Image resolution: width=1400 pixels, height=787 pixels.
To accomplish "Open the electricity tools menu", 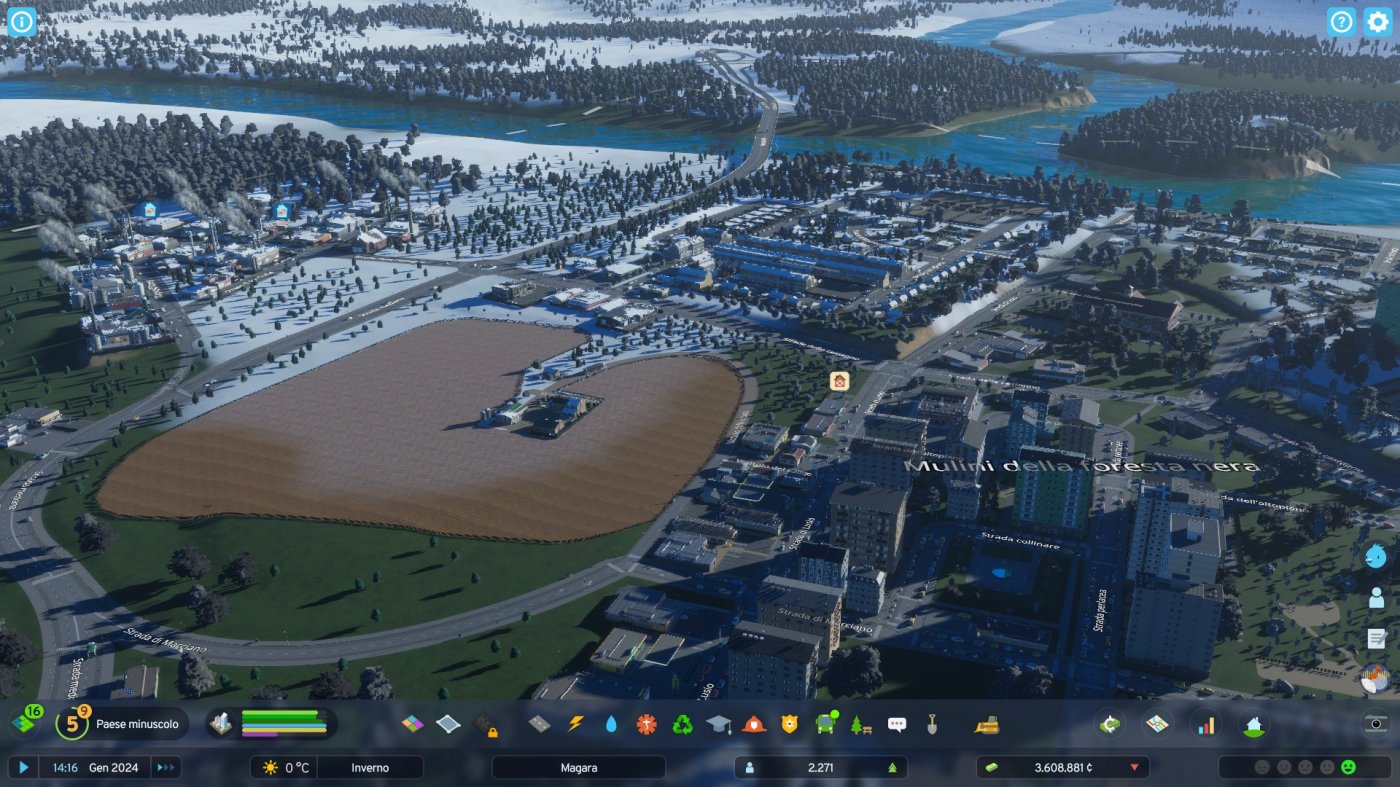I will click(x=576, y=725).
